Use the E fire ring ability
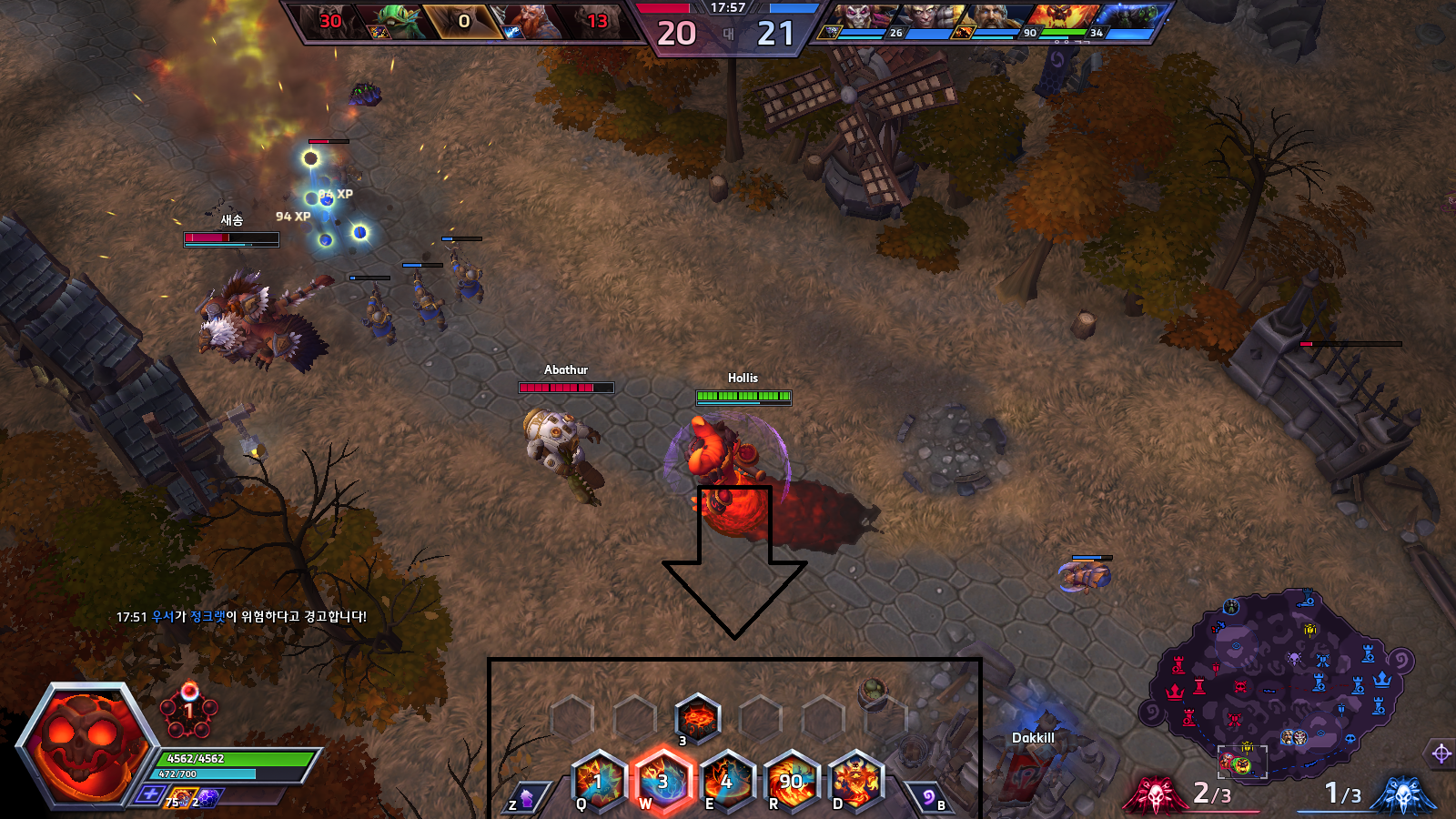1456x819 pixels. [x=726, y=780]
